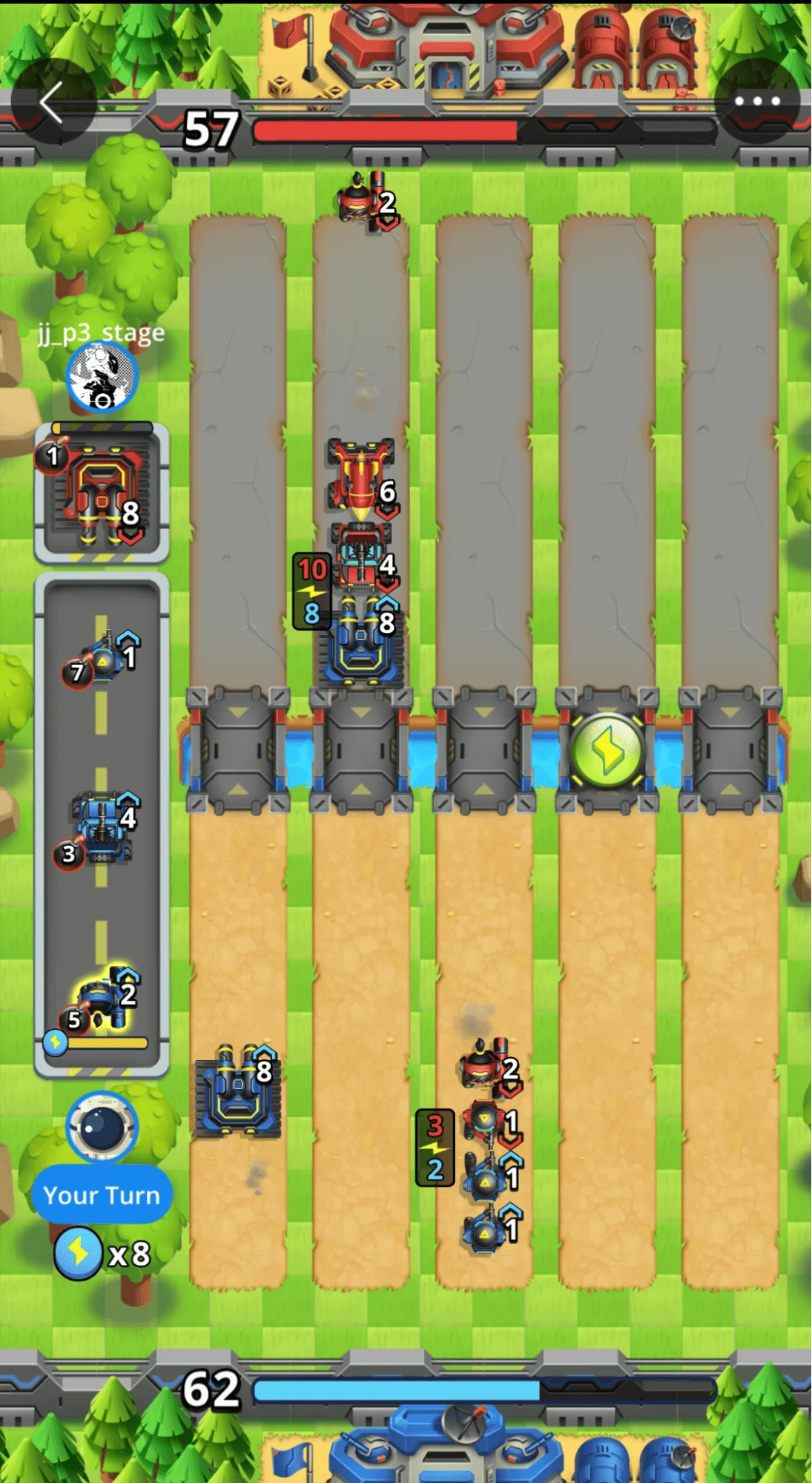Open the three-dots options menu
This screenshot has width=812, height=1483.
tap(756, 102)
